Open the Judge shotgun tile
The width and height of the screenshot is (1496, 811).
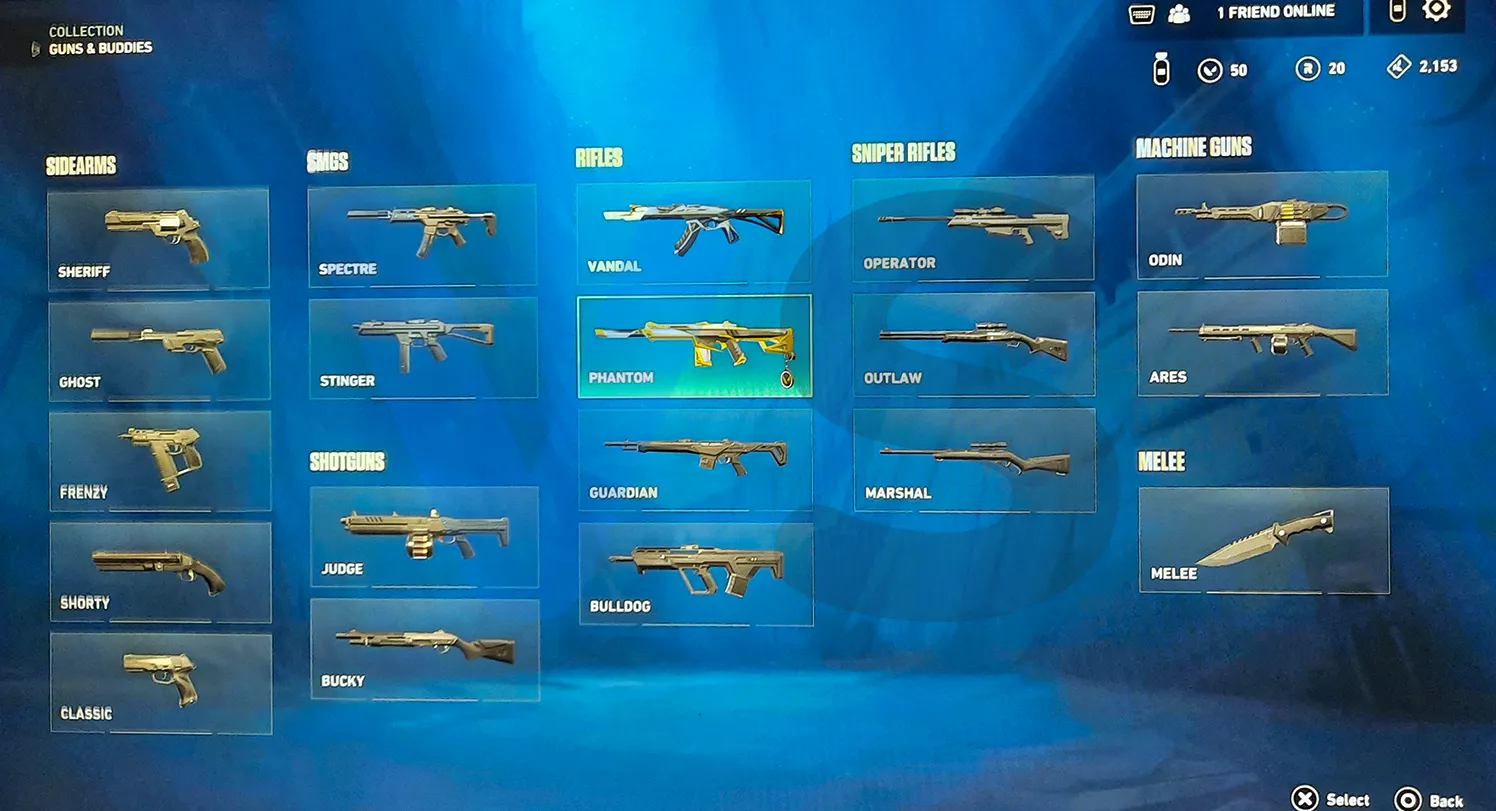tap(424, 537)
